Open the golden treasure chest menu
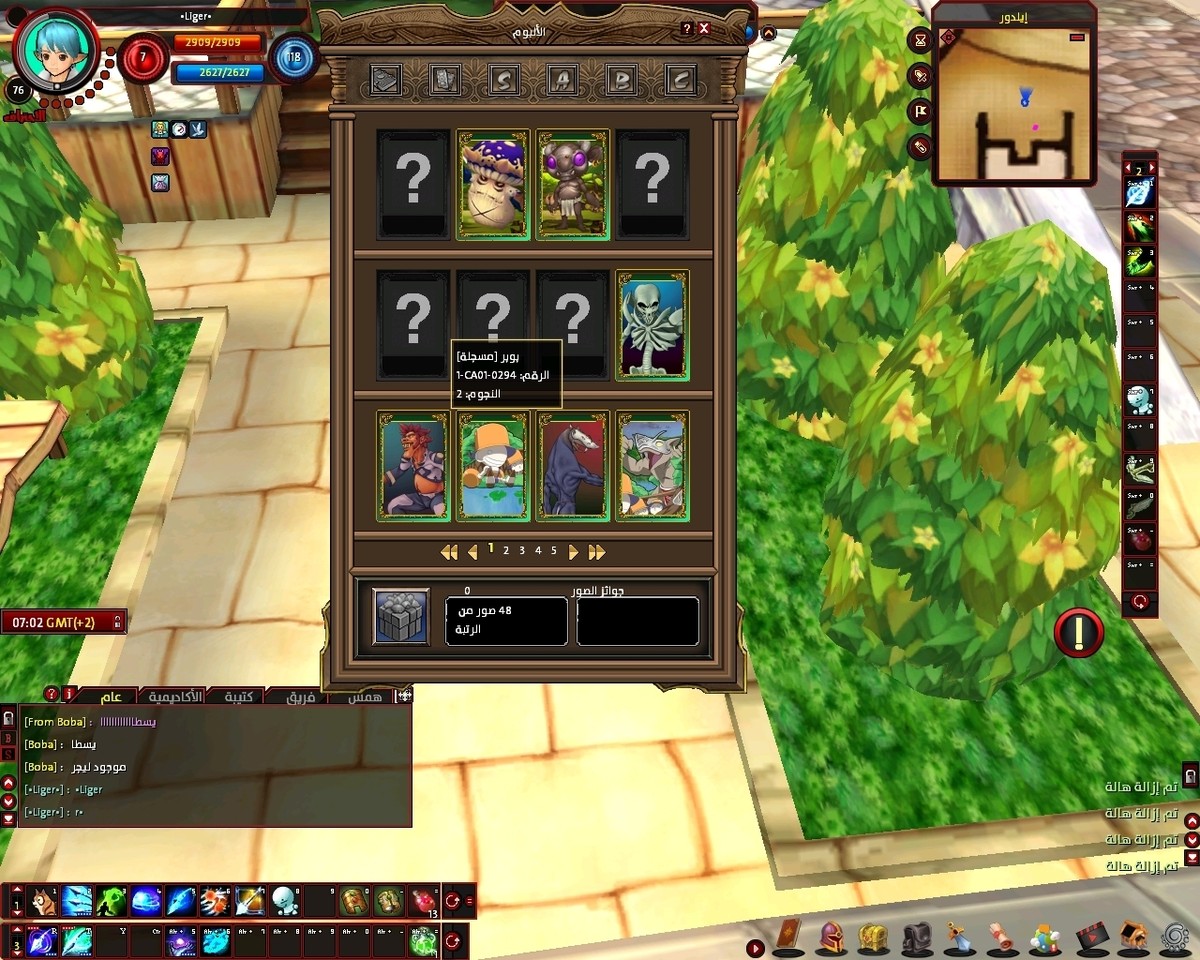The height and width of the screenshot is (960, 1200). point(873,938)
